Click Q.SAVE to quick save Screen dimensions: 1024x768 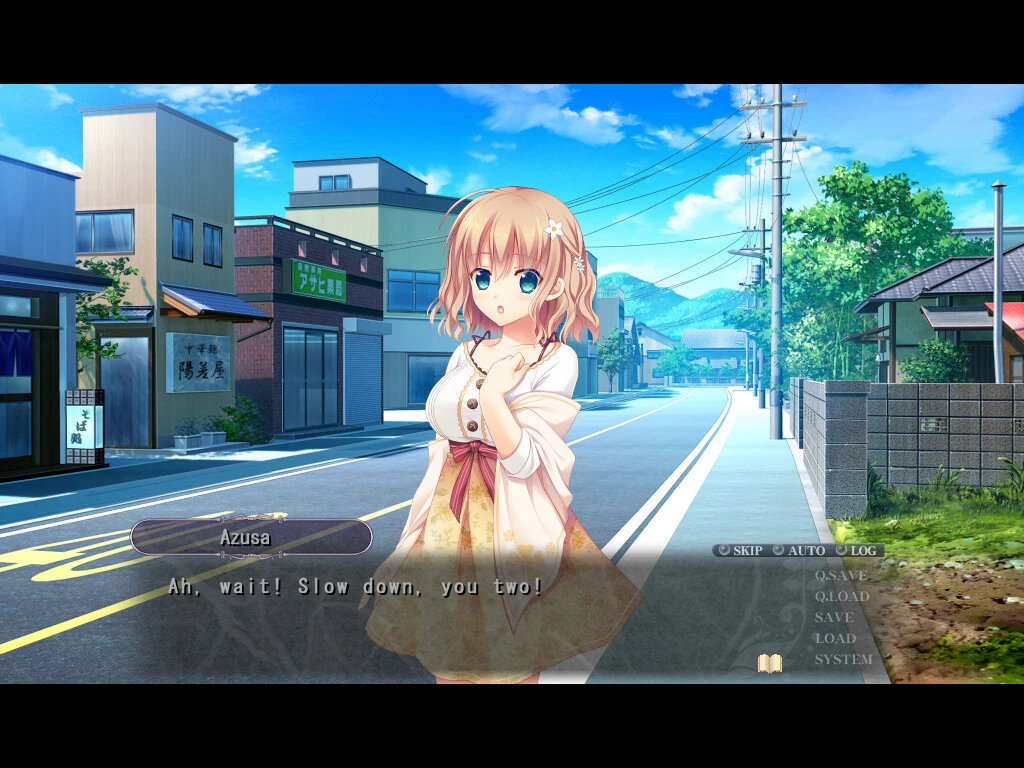tap(841, 575)
